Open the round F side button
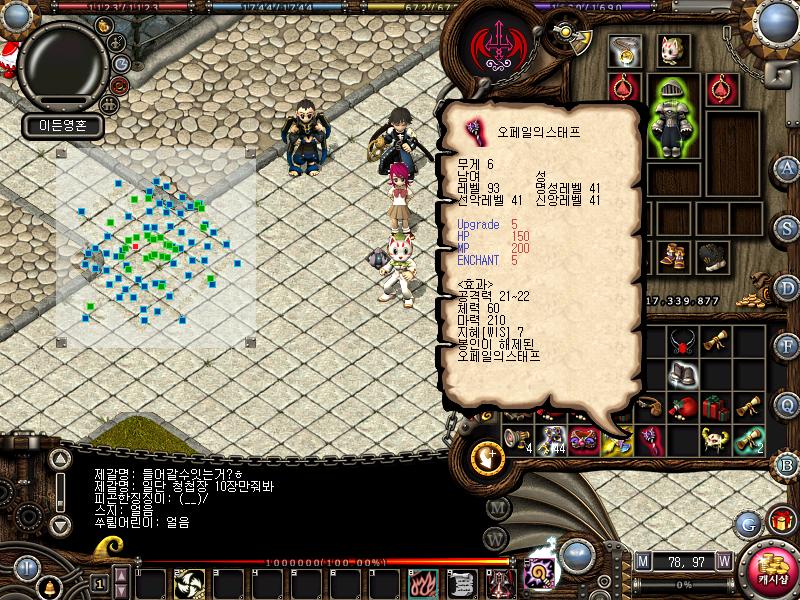 pos(788,347)
